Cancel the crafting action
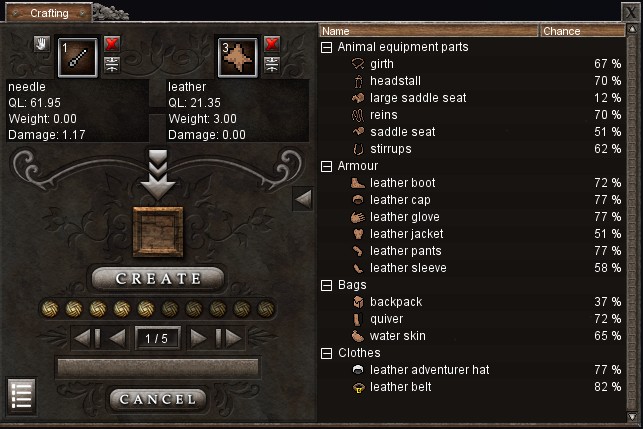The width and height of the screenshot is (643, 429). point(158,399)
